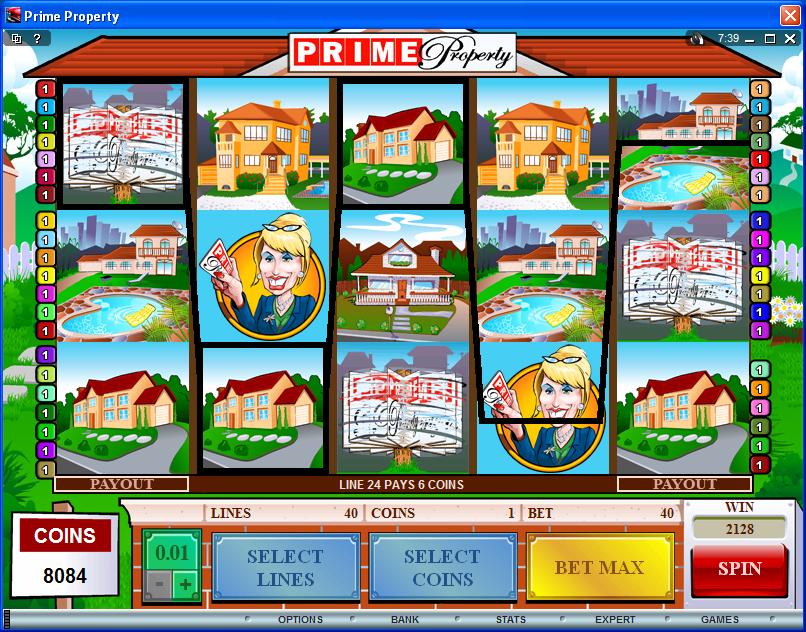
Task: Minimize the game using the in-game minimize button
Action: coord(750,38)
